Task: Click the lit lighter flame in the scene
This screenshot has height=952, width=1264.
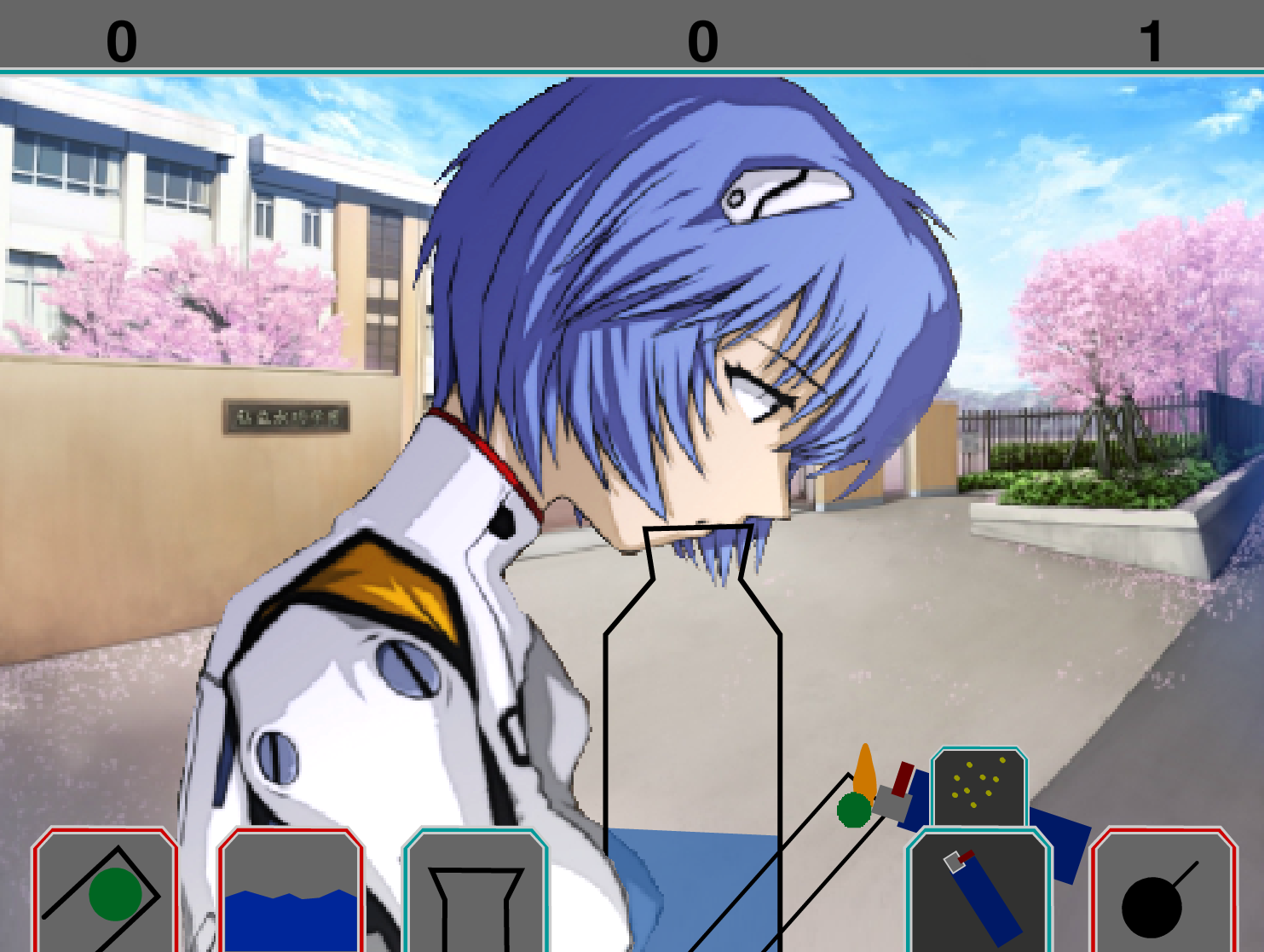Action: point(867,765)
